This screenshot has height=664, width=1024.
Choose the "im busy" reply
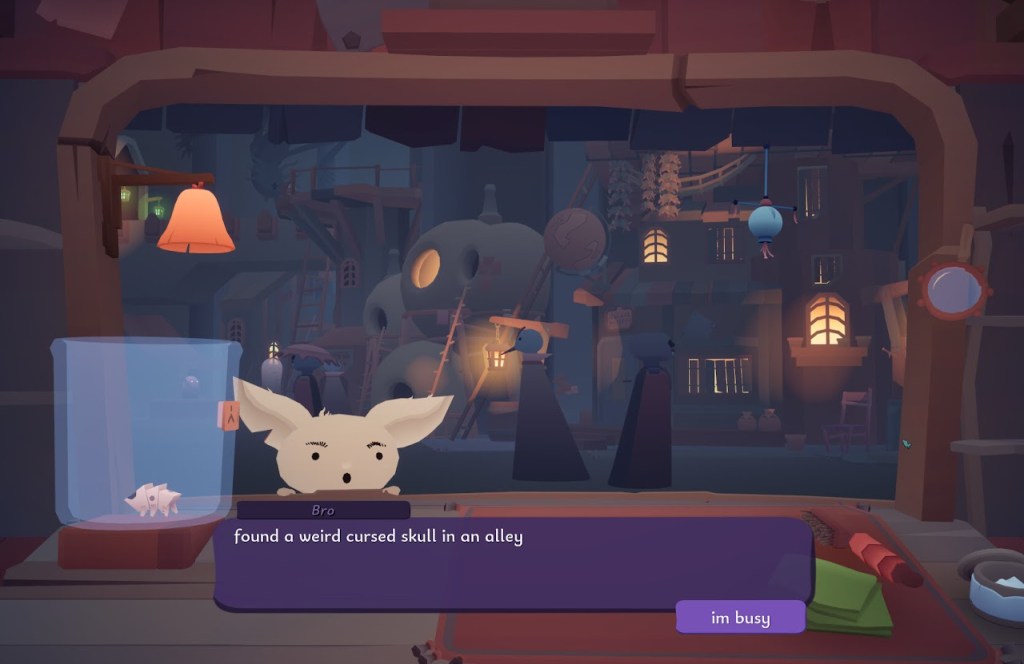(740, 617)
